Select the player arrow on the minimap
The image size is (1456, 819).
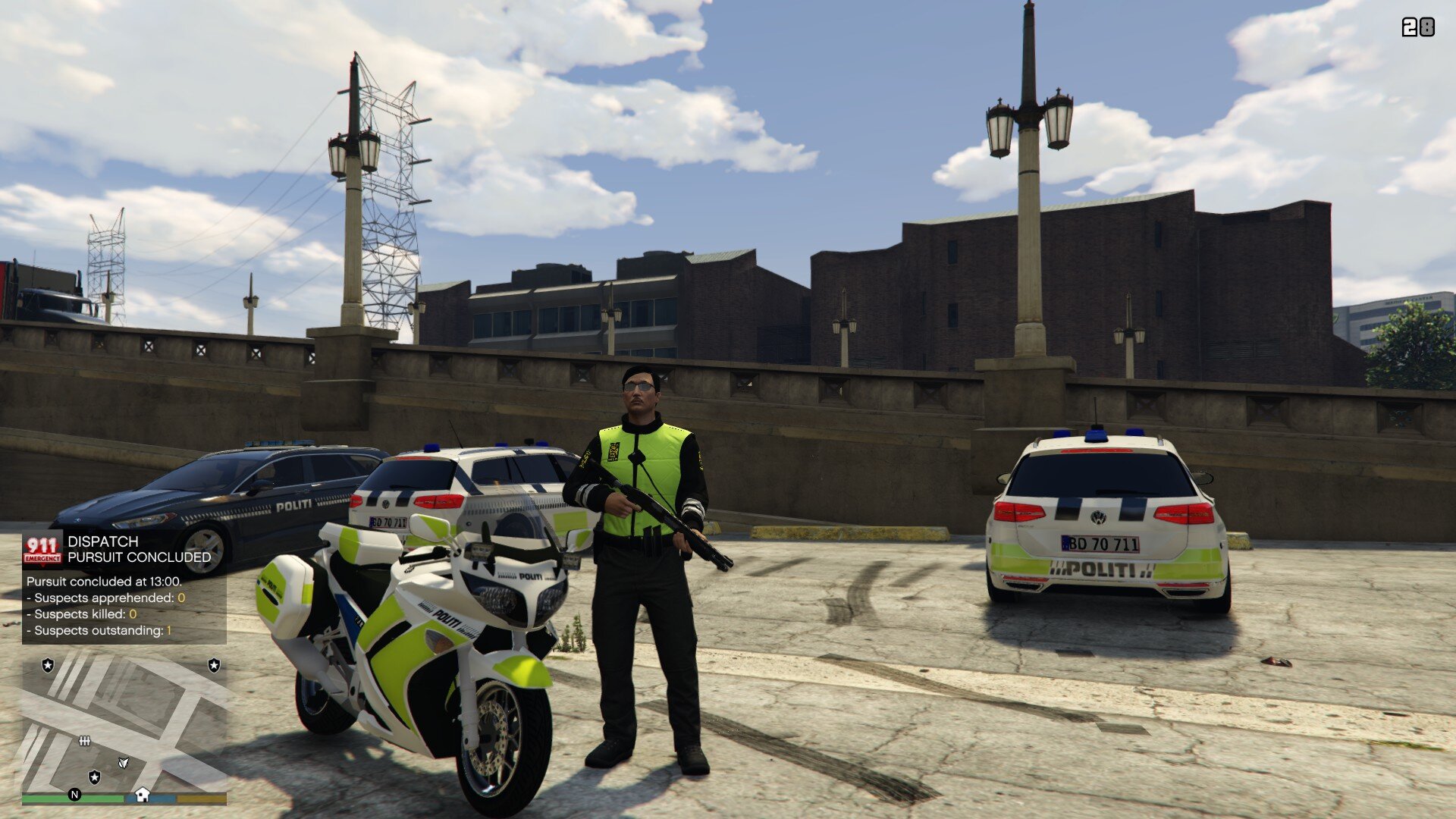click(x=124, y=762)
